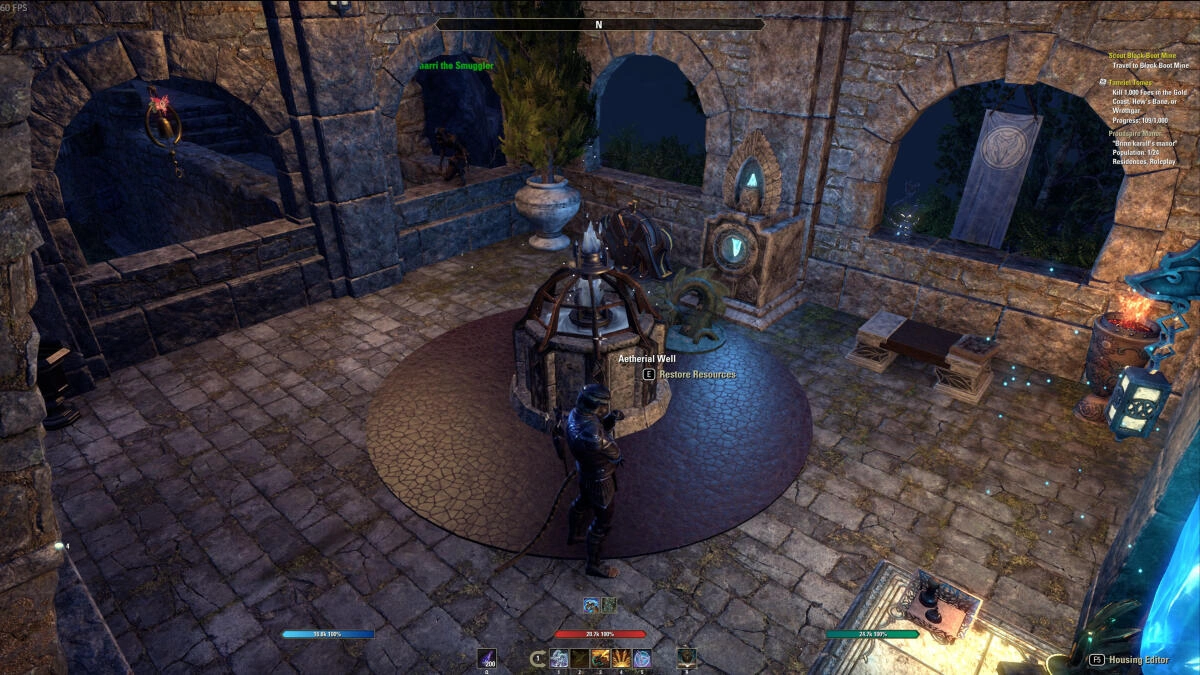Viewport: 1200px width, 675px height.
Task: Activate the dark green second ability slot
Action: [580, 658]
